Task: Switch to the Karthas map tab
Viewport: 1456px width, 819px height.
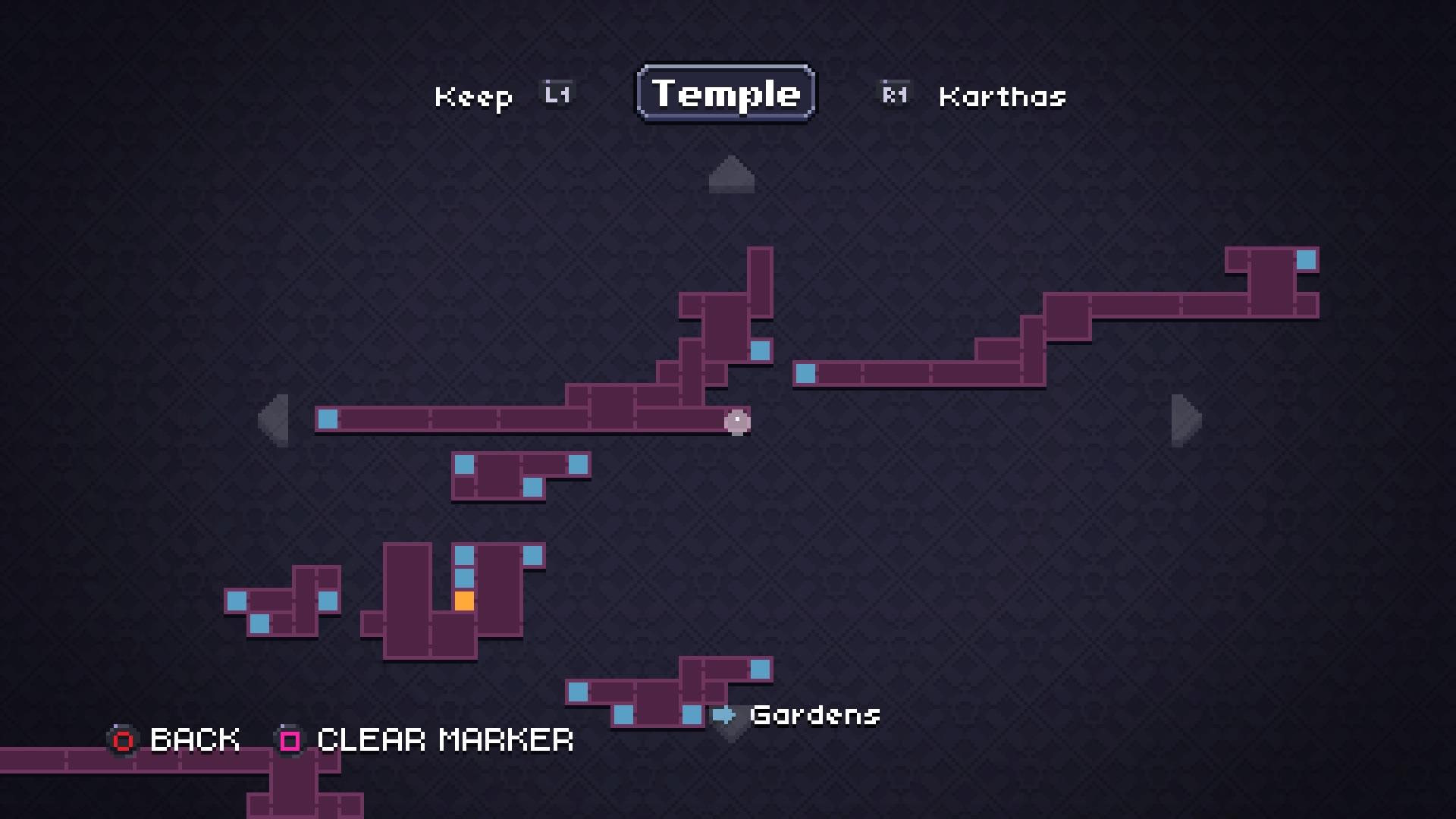Action: 1002,97
